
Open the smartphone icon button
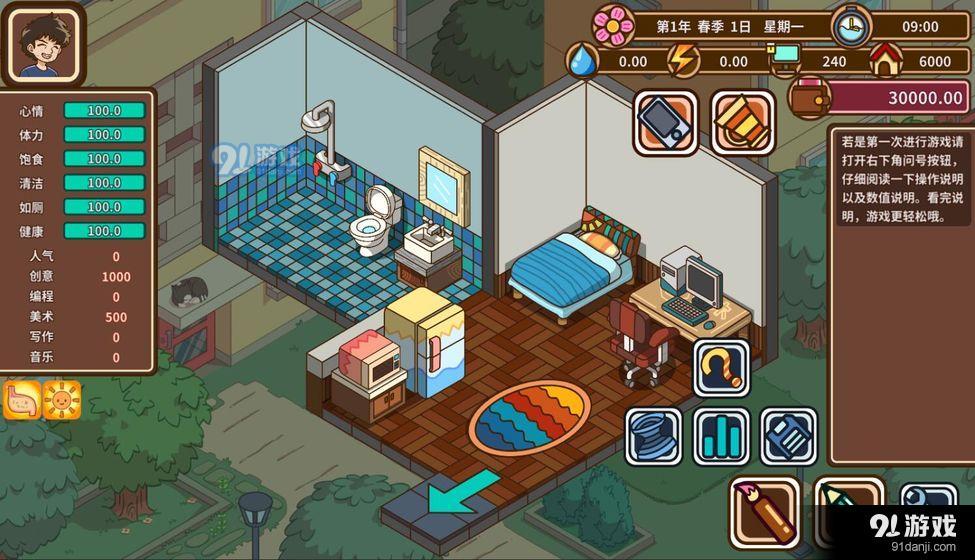tap(665, 122)
